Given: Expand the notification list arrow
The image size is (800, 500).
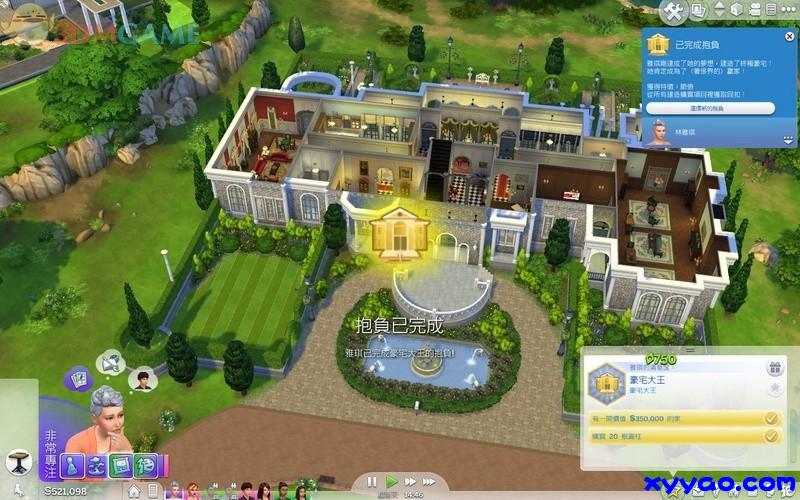Looking at the screenshot, I should tap(789, 142).
